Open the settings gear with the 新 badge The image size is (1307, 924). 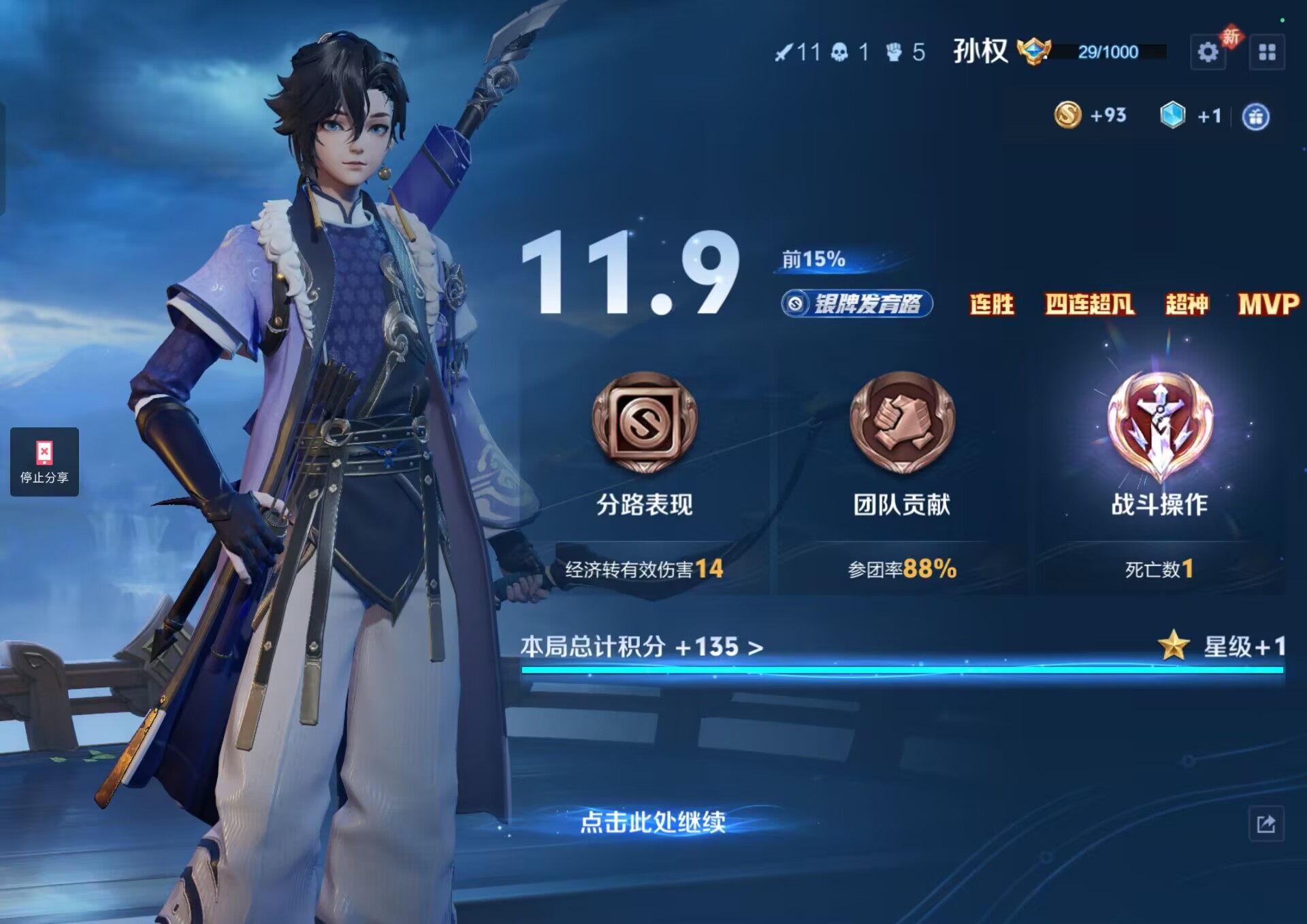pos(1209,51)
